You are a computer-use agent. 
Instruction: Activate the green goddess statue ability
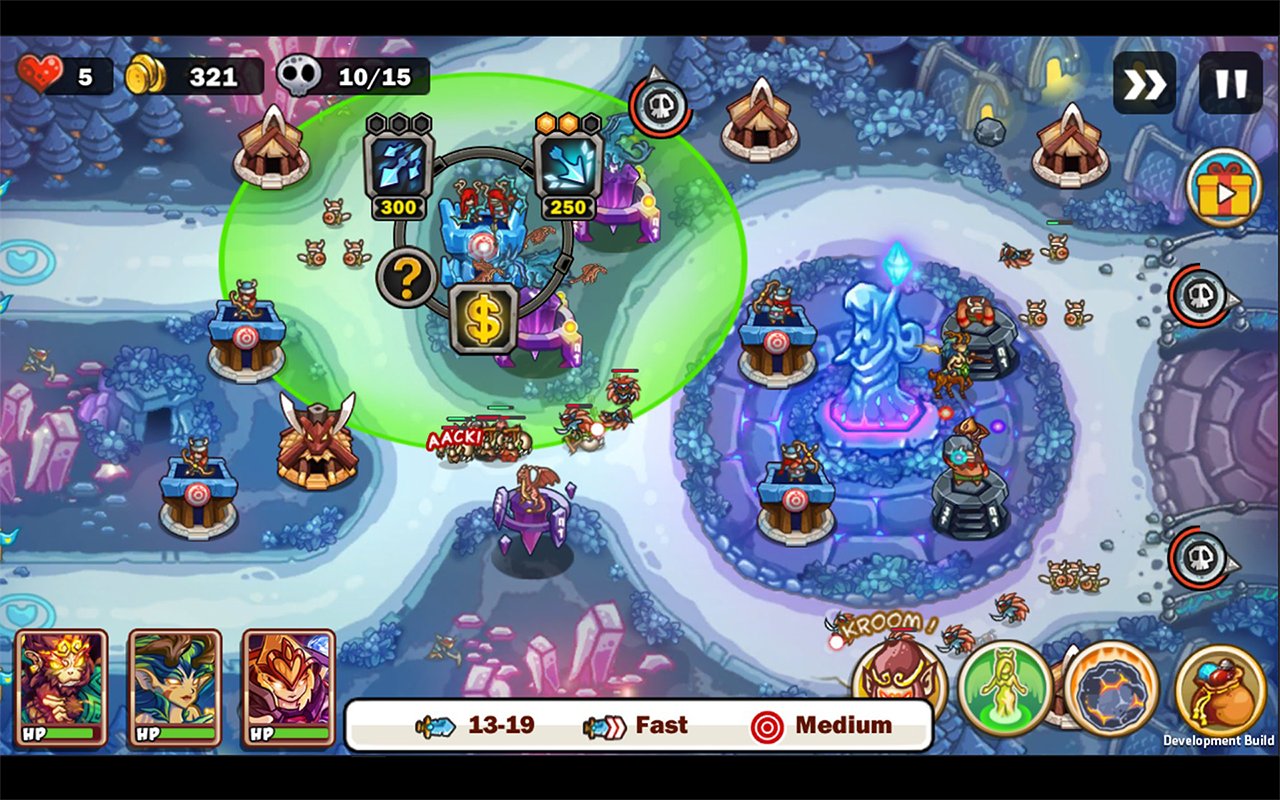click(1004, 688)
